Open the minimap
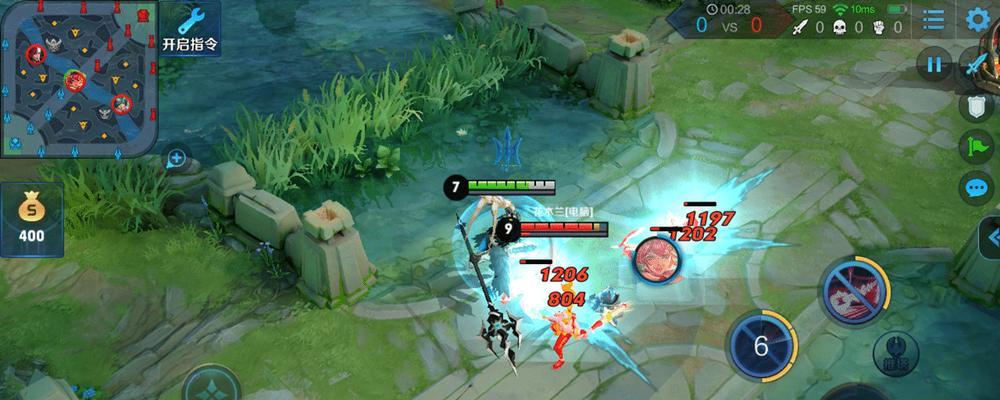 (x=78, y=78)
